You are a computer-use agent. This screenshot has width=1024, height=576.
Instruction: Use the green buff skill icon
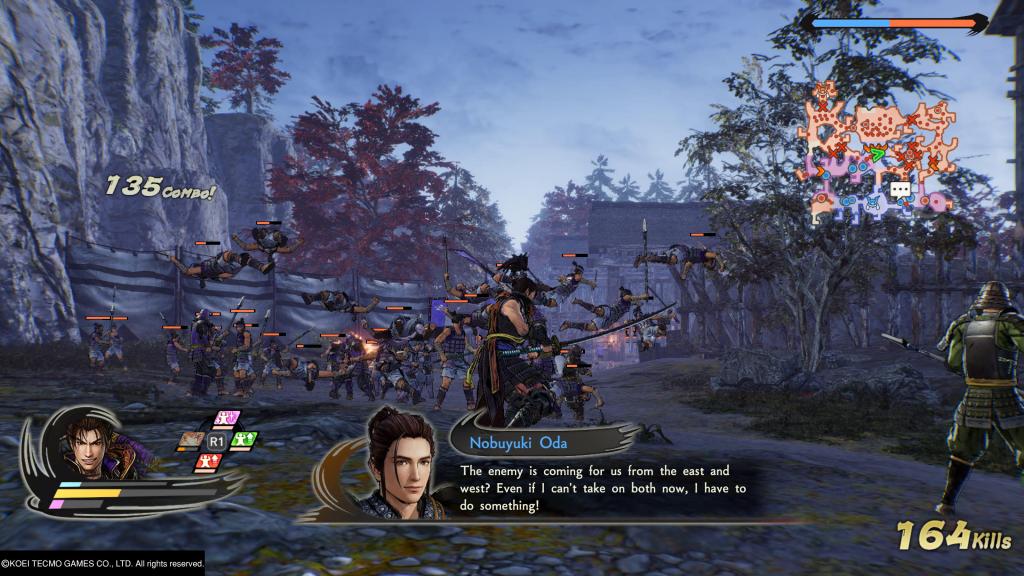click(246, 438)
